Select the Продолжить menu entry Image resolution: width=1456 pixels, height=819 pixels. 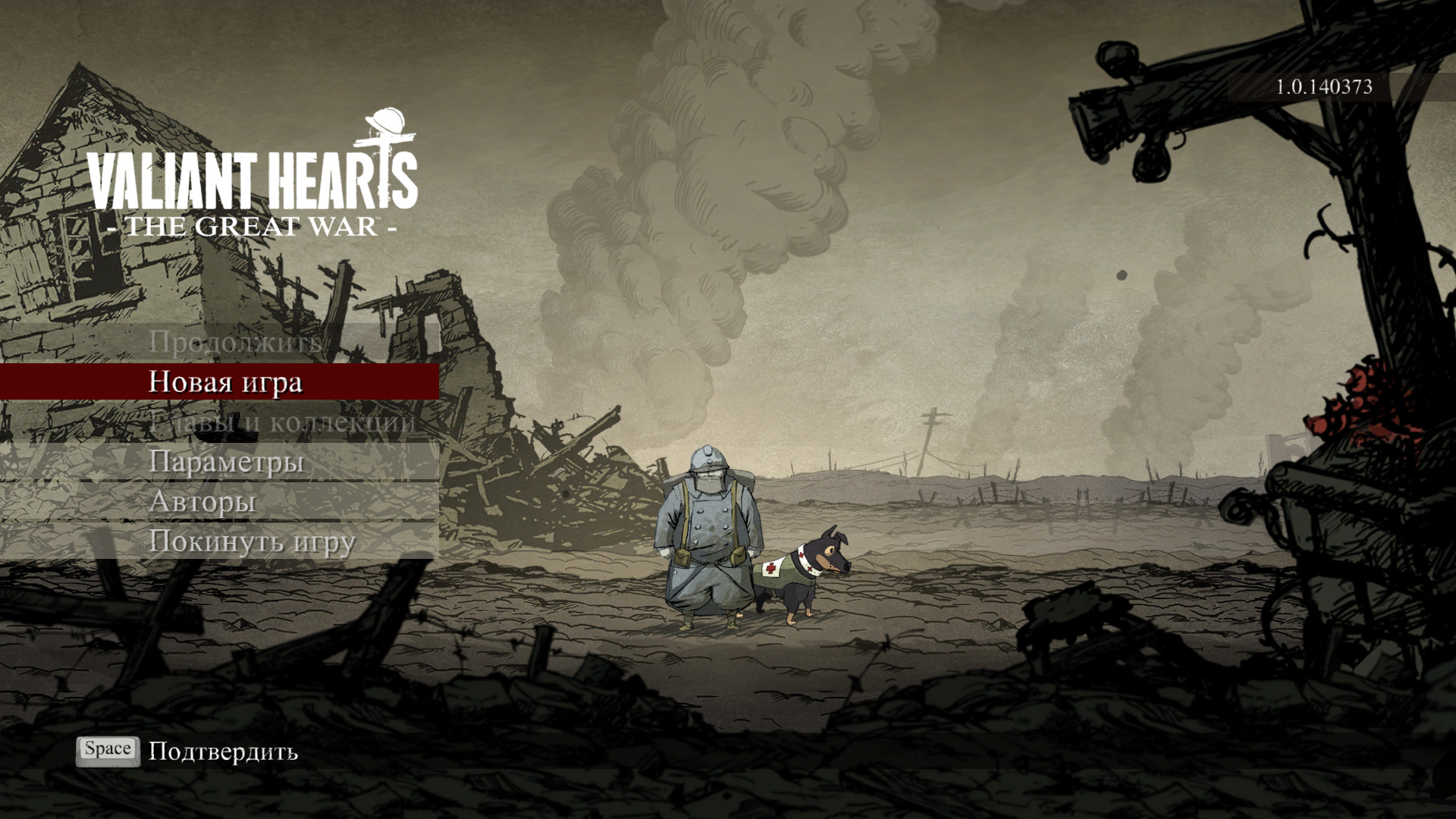(235, 342)
